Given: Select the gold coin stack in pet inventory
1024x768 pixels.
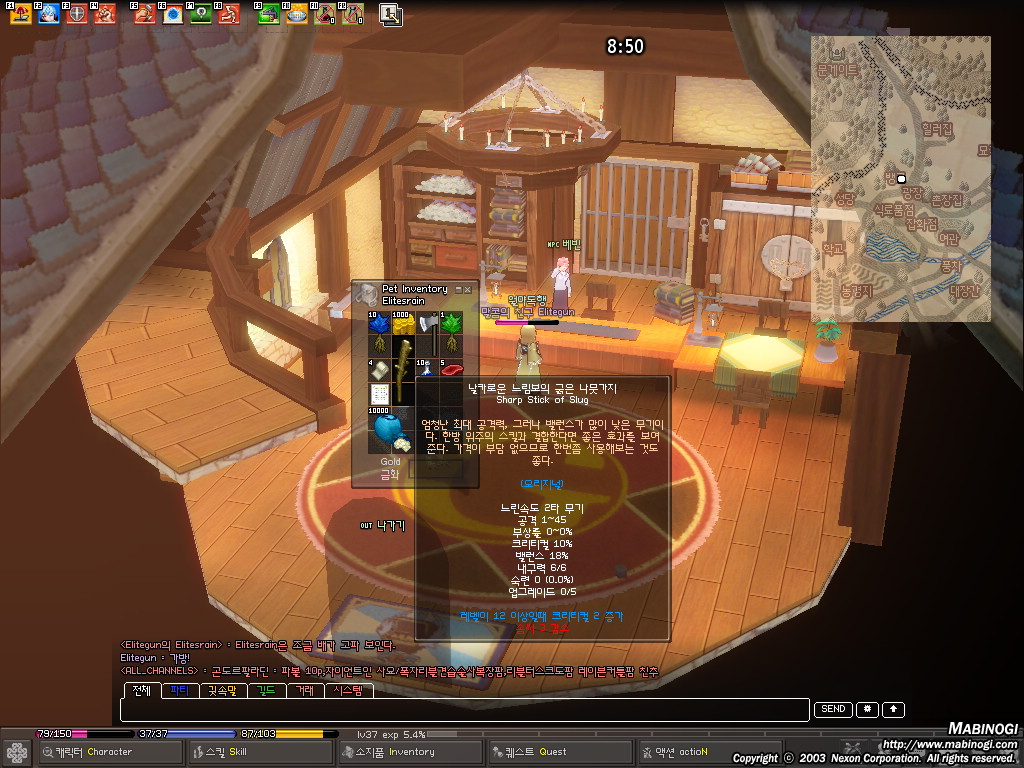Looking at the screenshot, I should pyautogui.click(x=402, y=323).
